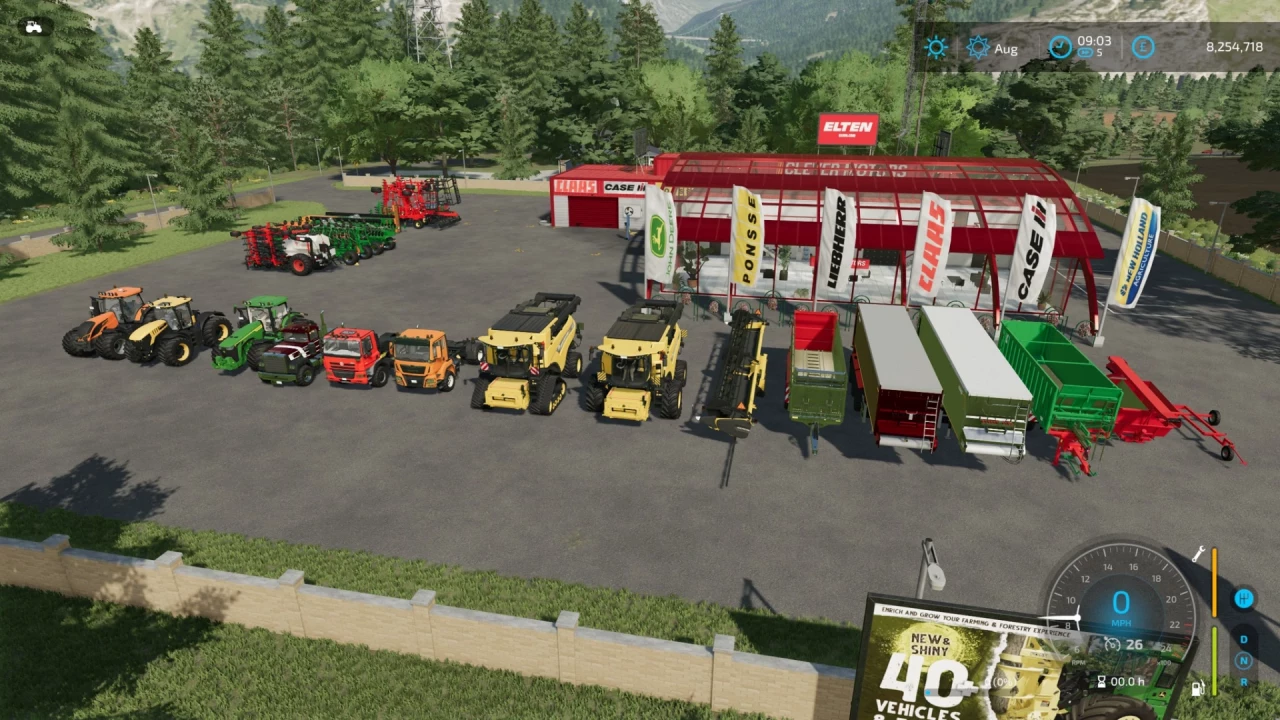The width and height of the screenshot is (1280, 720).
Task: Select Reverse on the gear selector
Action: (x=1244, y=681)
